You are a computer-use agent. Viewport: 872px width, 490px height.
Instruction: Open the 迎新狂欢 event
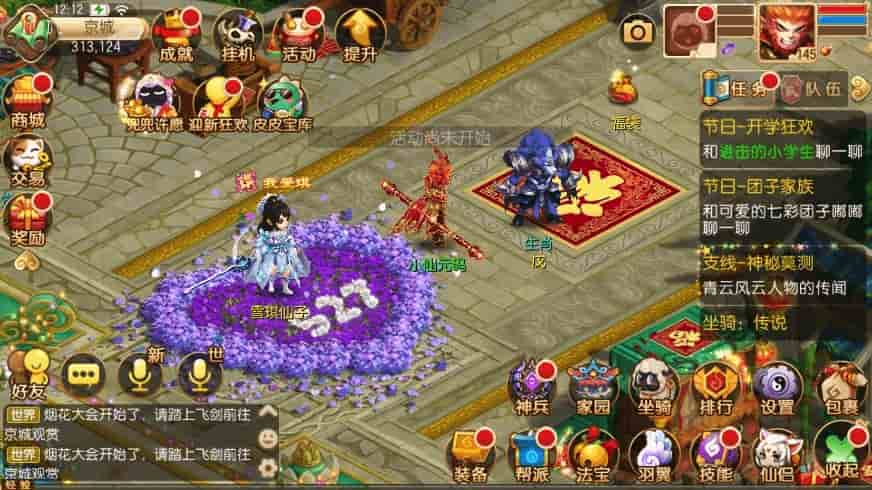pos(219,104)
